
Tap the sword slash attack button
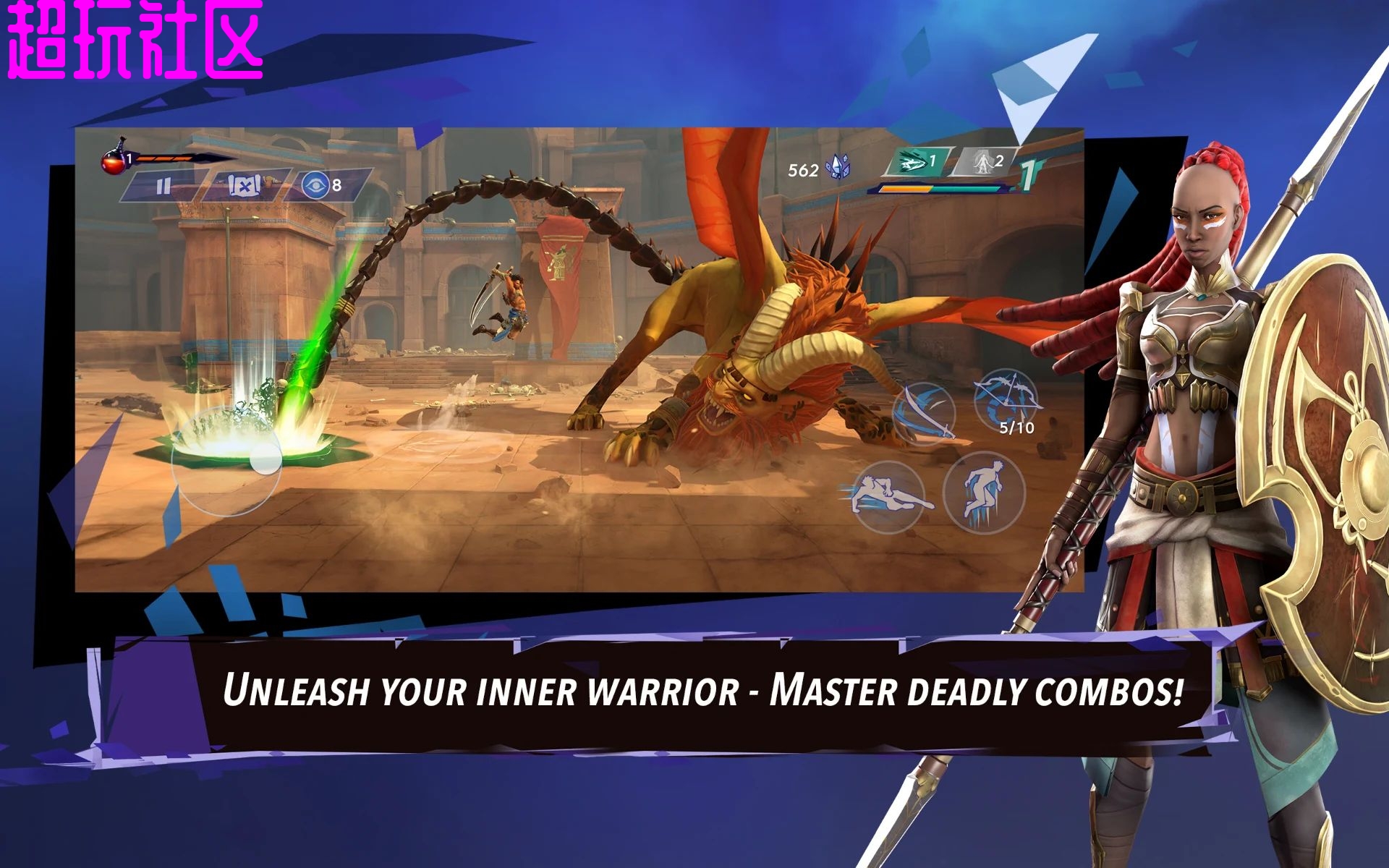click(923, 414)
